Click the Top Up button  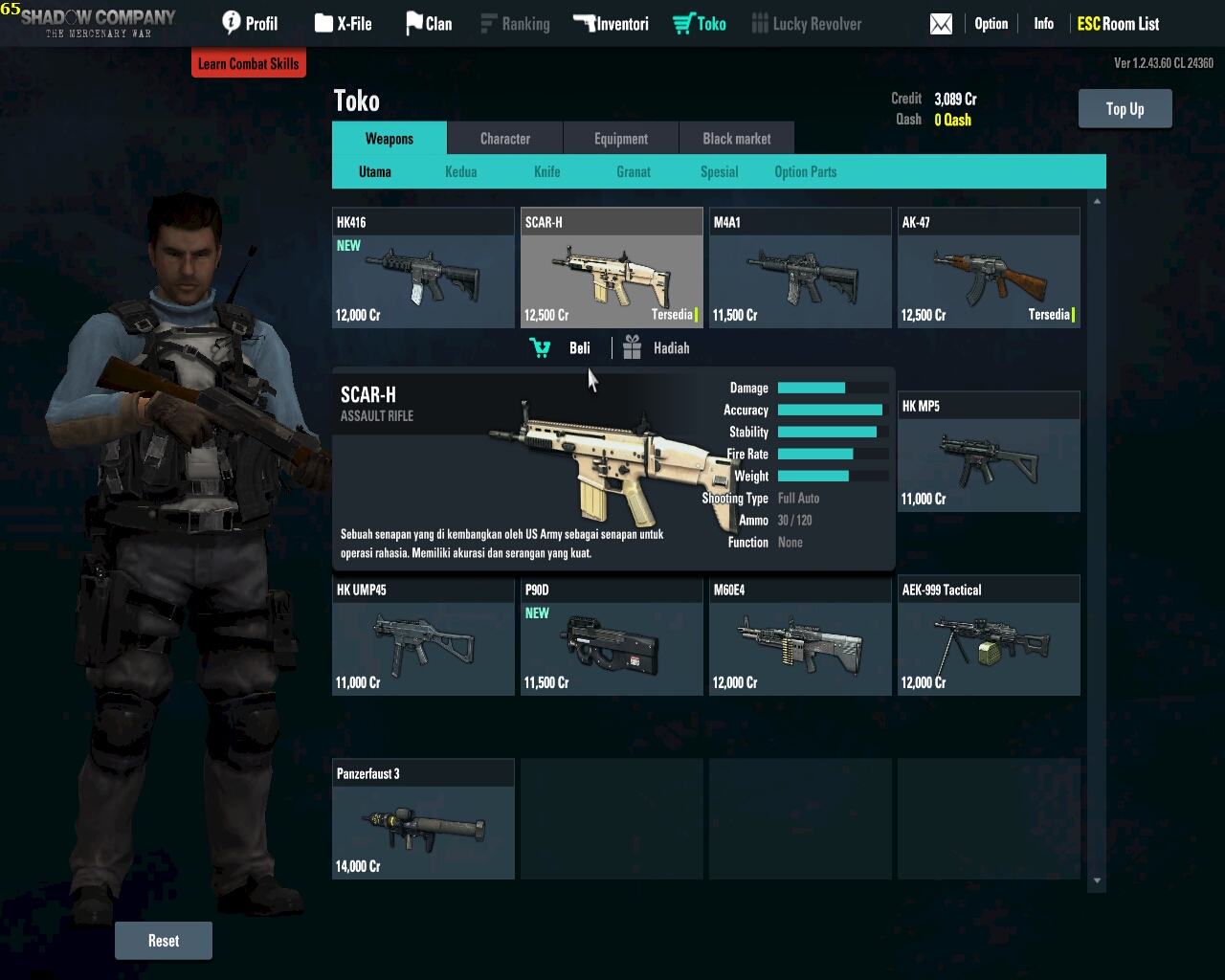tap(1125, 109)
